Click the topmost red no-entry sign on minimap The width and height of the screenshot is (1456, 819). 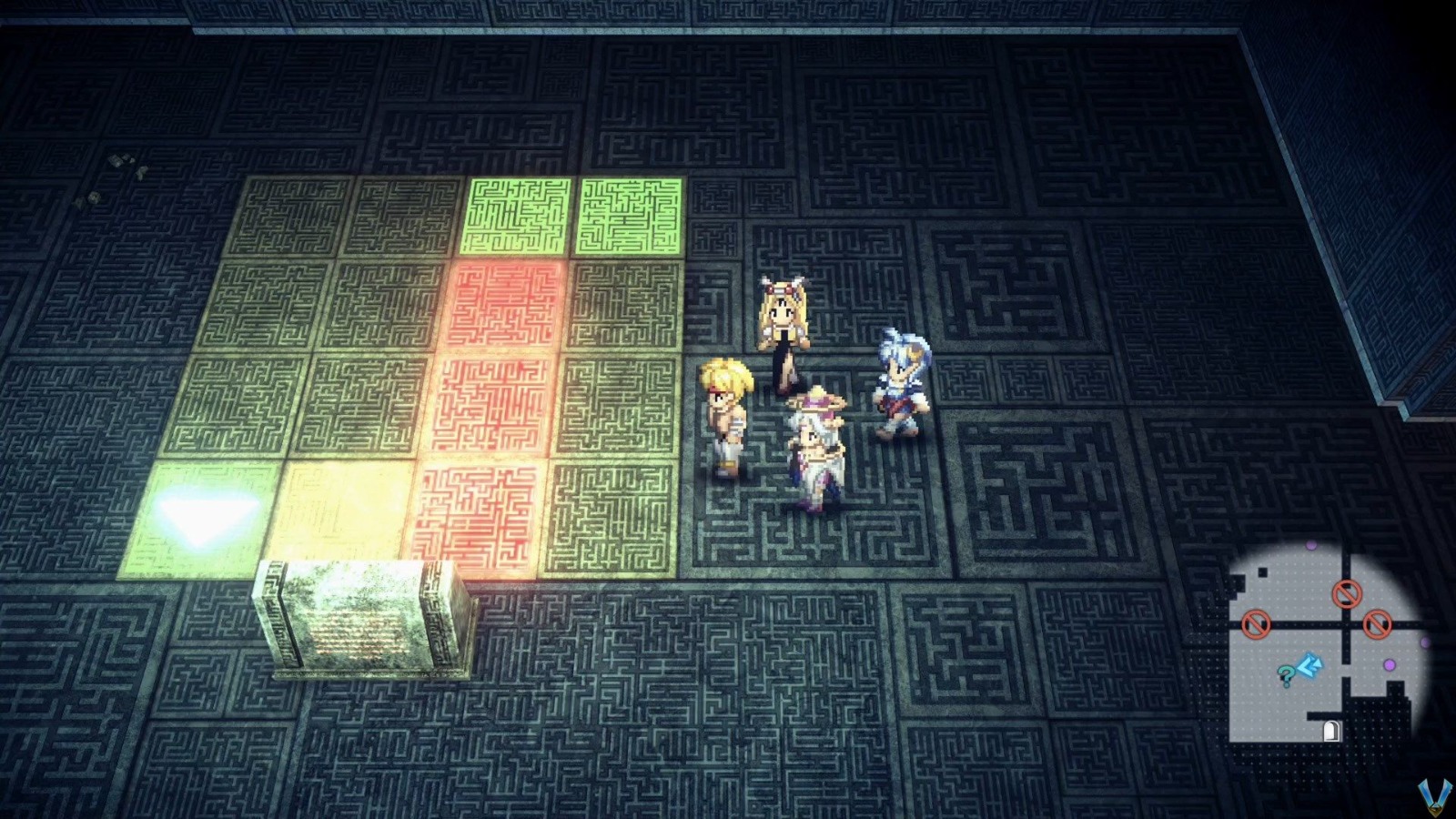[x=1347, y=594]
